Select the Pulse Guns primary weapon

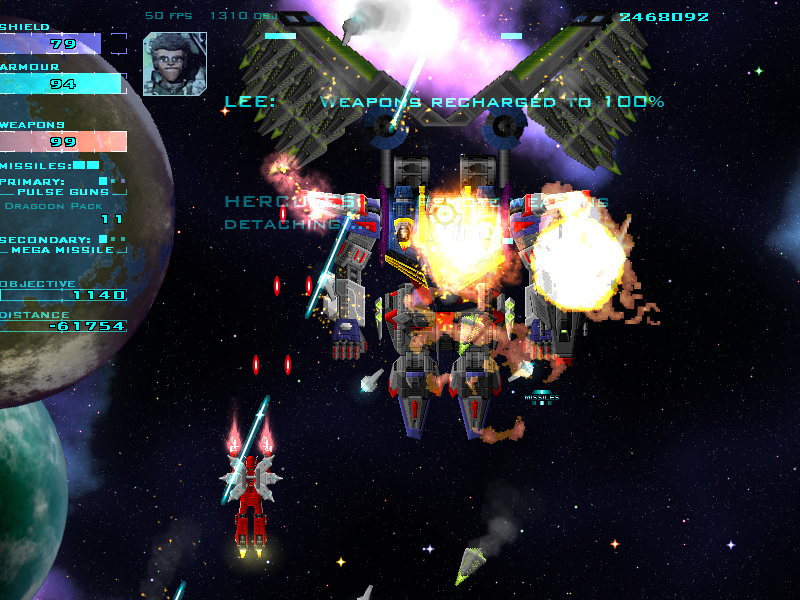[x=63, y=192]
